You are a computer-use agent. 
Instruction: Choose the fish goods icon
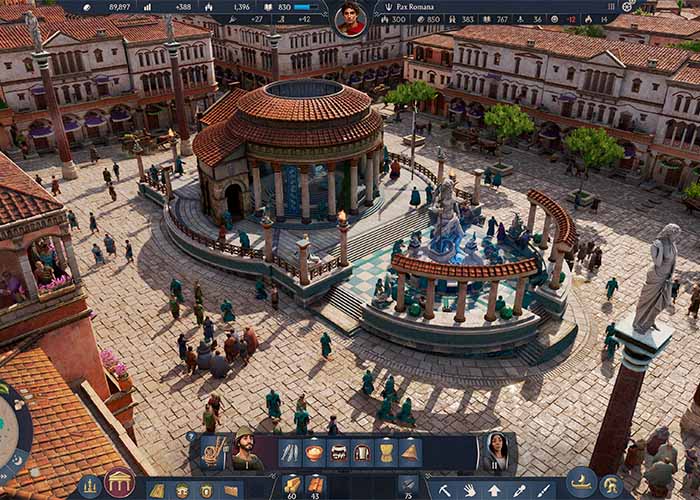(290, 453)
